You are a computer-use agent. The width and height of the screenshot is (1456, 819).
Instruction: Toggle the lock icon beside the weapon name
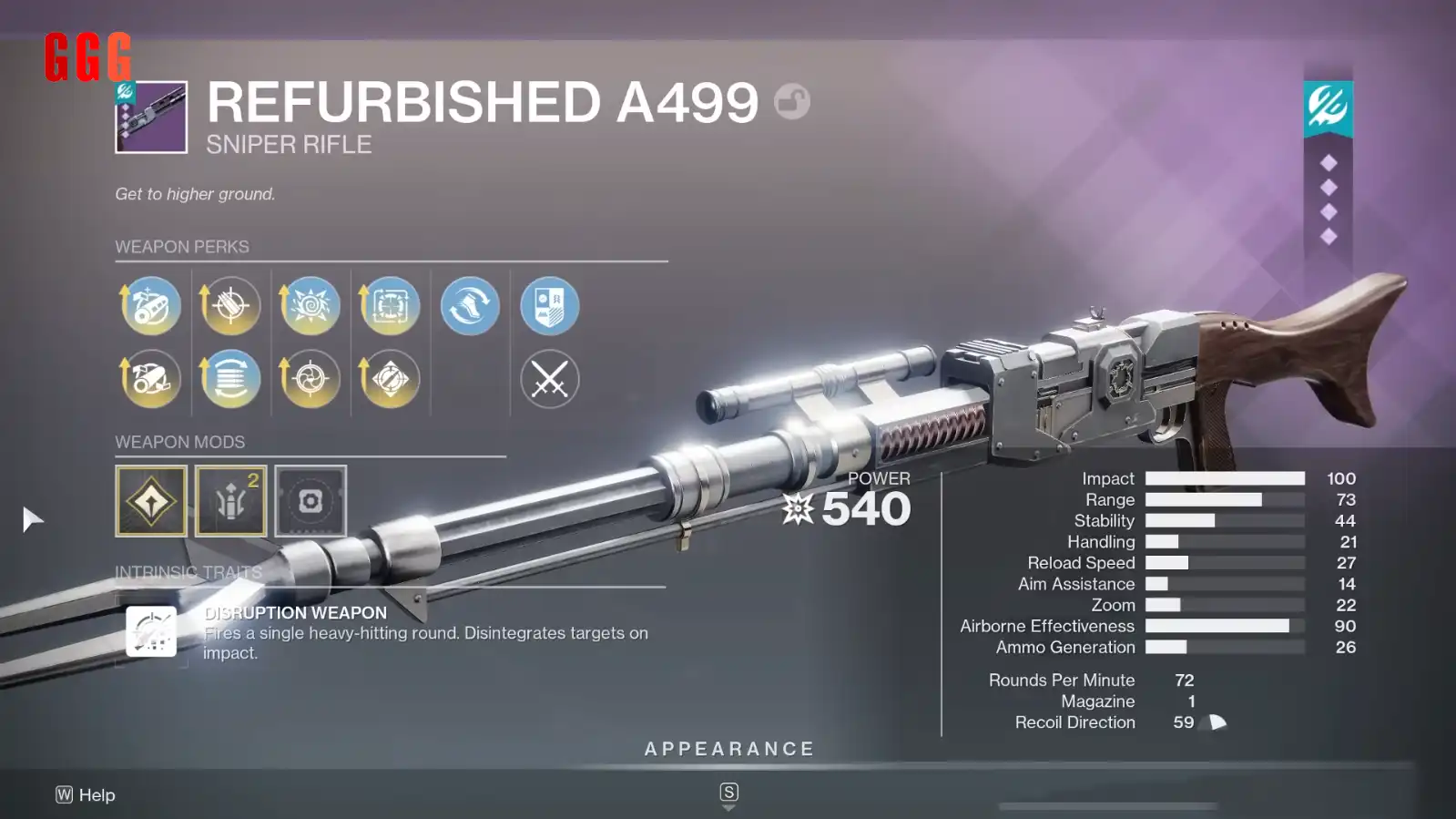[x=792, y=101]
